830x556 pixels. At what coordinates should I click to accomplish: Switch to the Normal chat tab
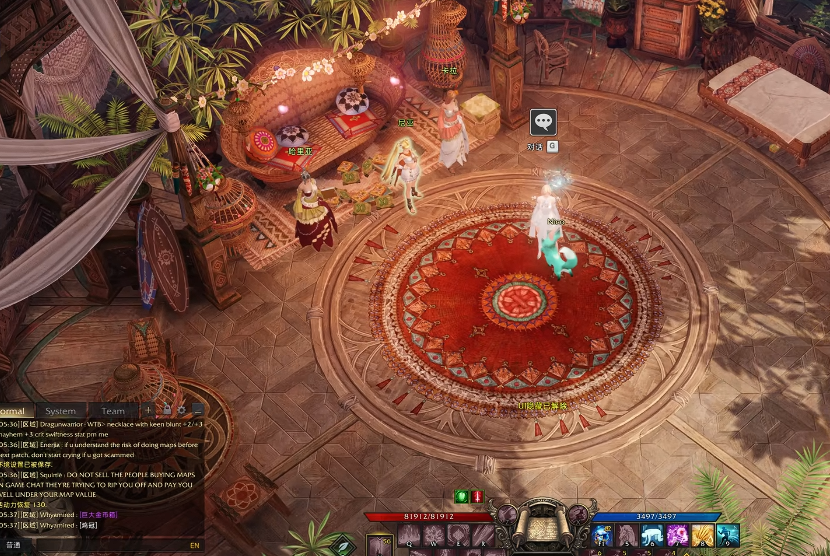pos(13,411)
